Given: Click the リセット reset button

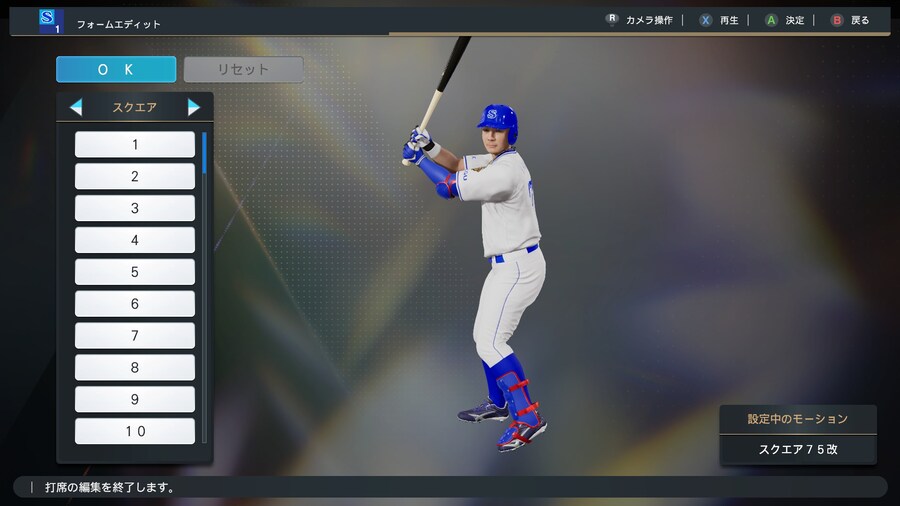Looking at the screenshot, I should pyautogui.click(x=243, y=69).
